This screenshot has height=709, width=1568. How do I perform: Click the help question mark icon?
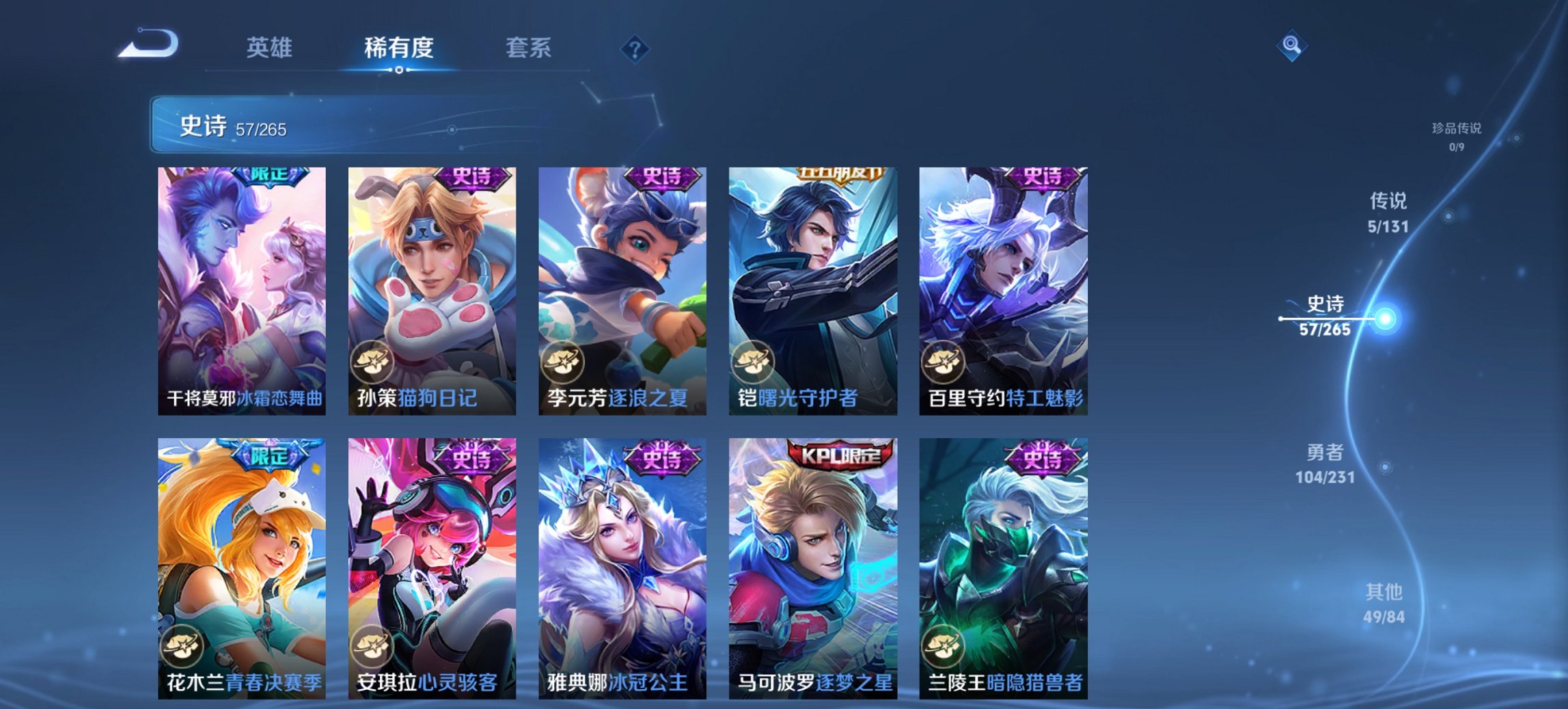[636, 49]
